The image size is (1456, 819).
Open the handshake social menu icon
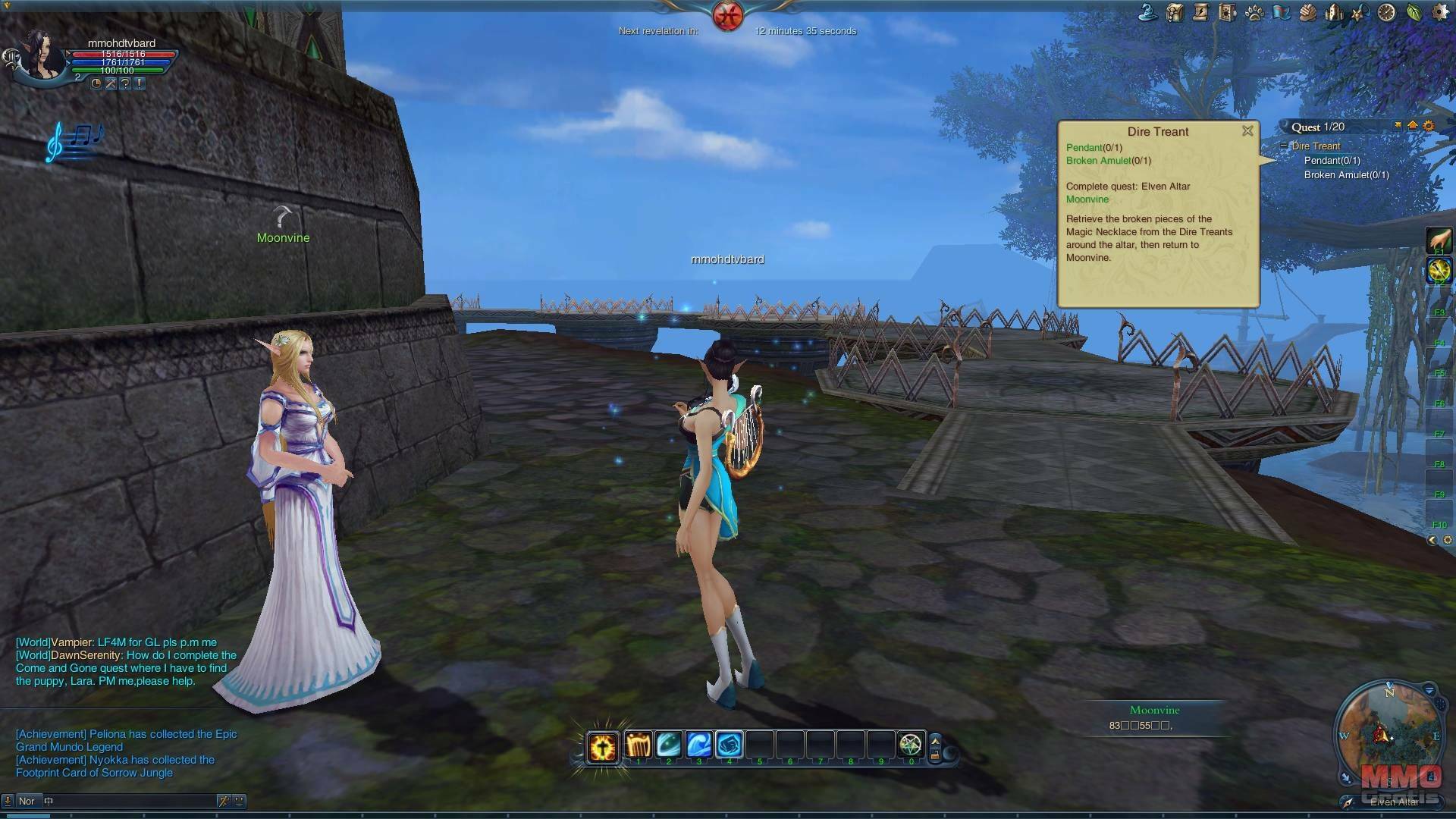coord(1307,12)
